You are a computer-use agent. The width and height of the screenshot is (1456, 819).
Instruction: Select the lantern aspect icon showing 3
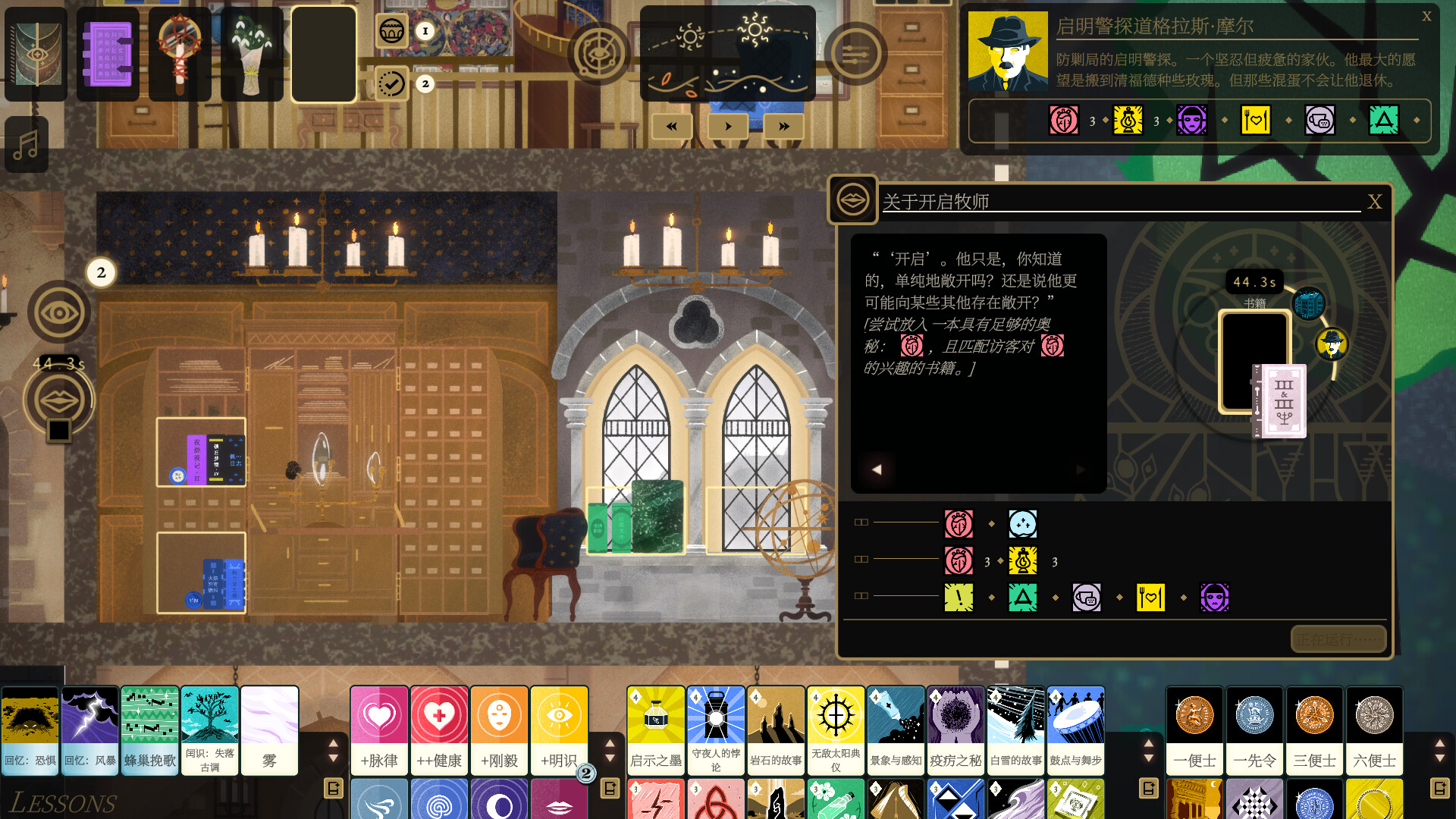click(x=1127, y=121)
